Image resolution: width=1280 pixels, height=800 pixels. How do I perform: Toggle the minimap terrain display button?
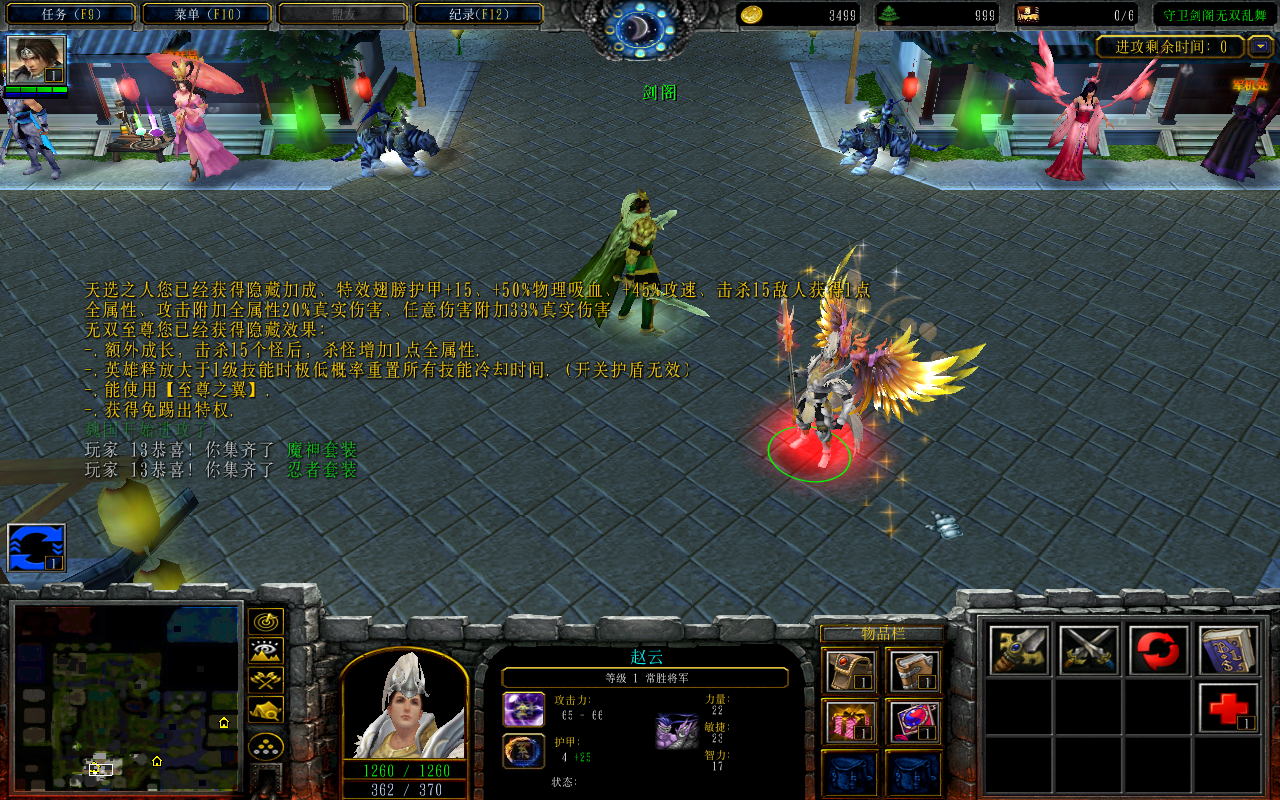pos(266,652)
